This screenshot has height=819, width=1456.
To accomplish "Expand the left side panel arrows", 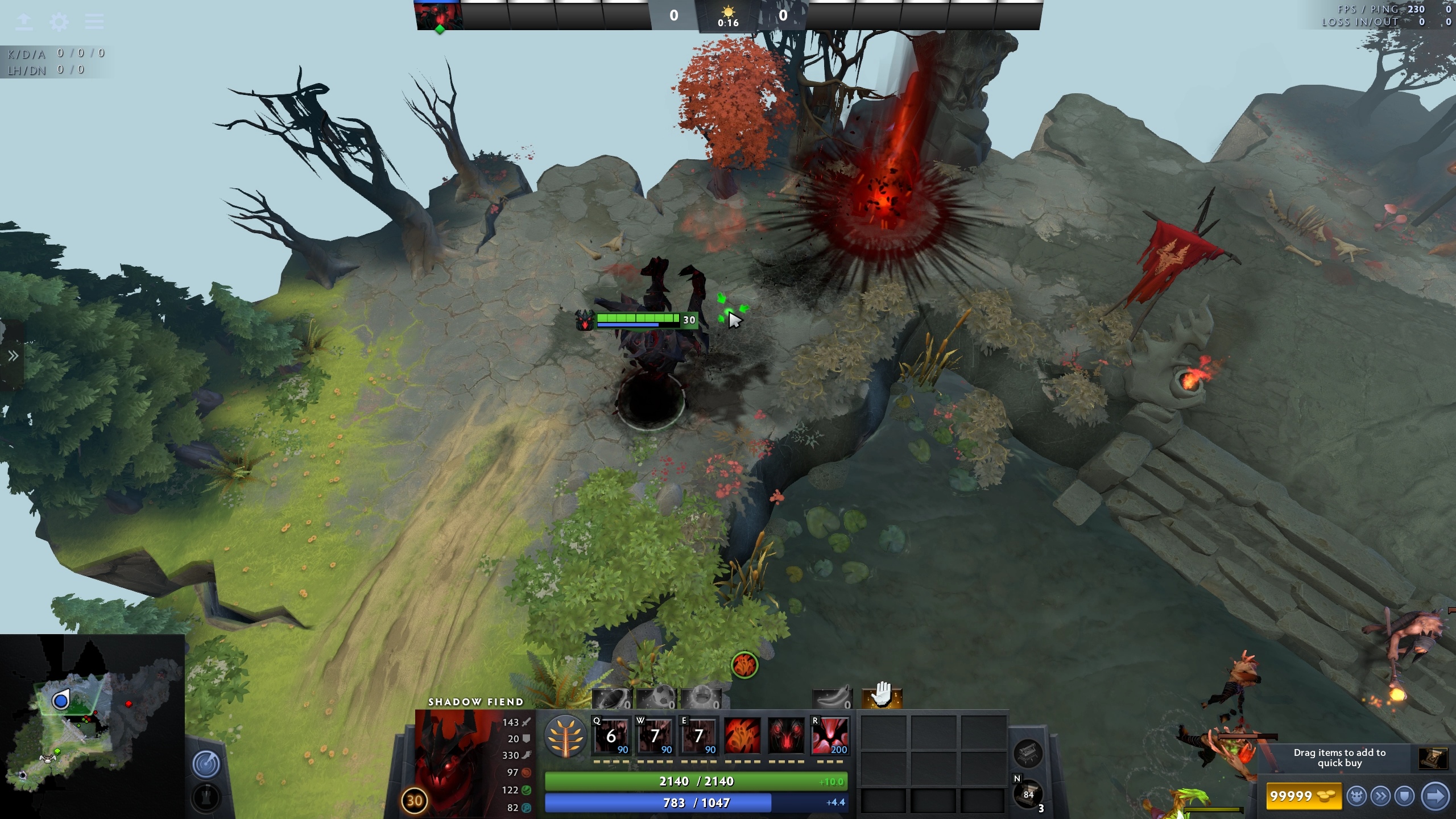I will [x=13, y=356].
